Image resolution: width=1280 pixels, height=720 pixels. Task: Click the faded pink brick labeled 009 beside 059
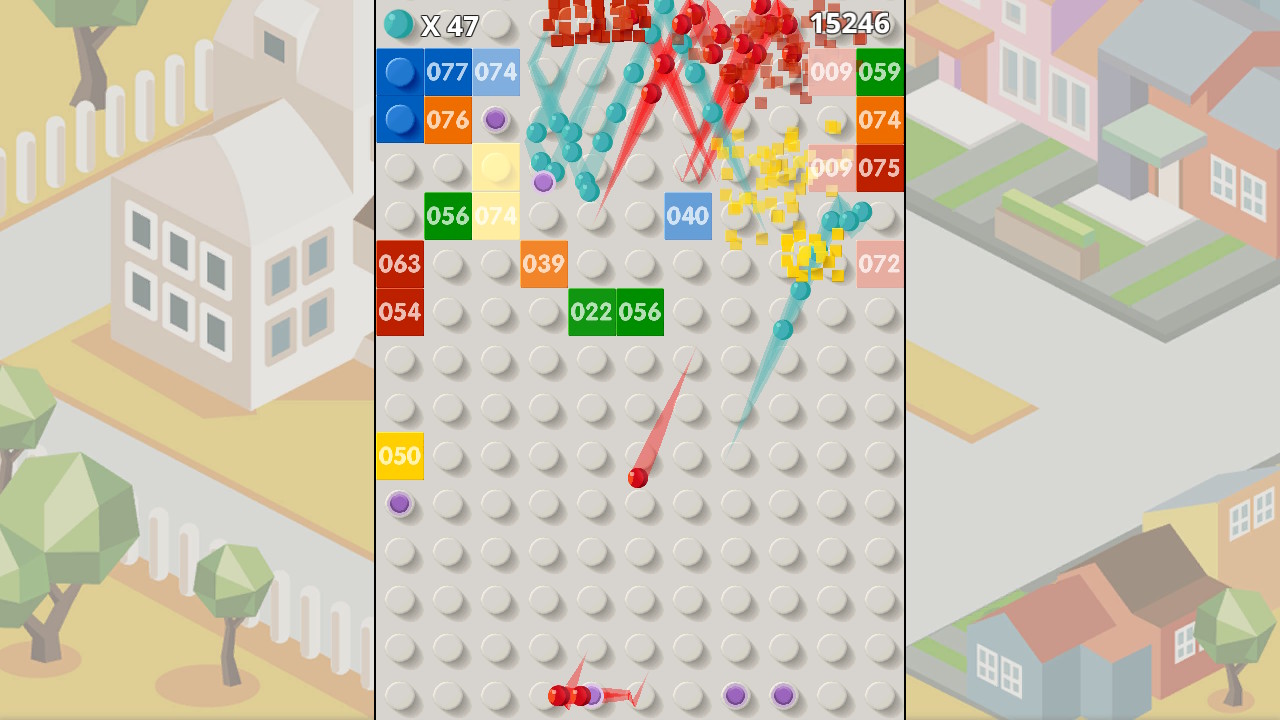[831, 72]
